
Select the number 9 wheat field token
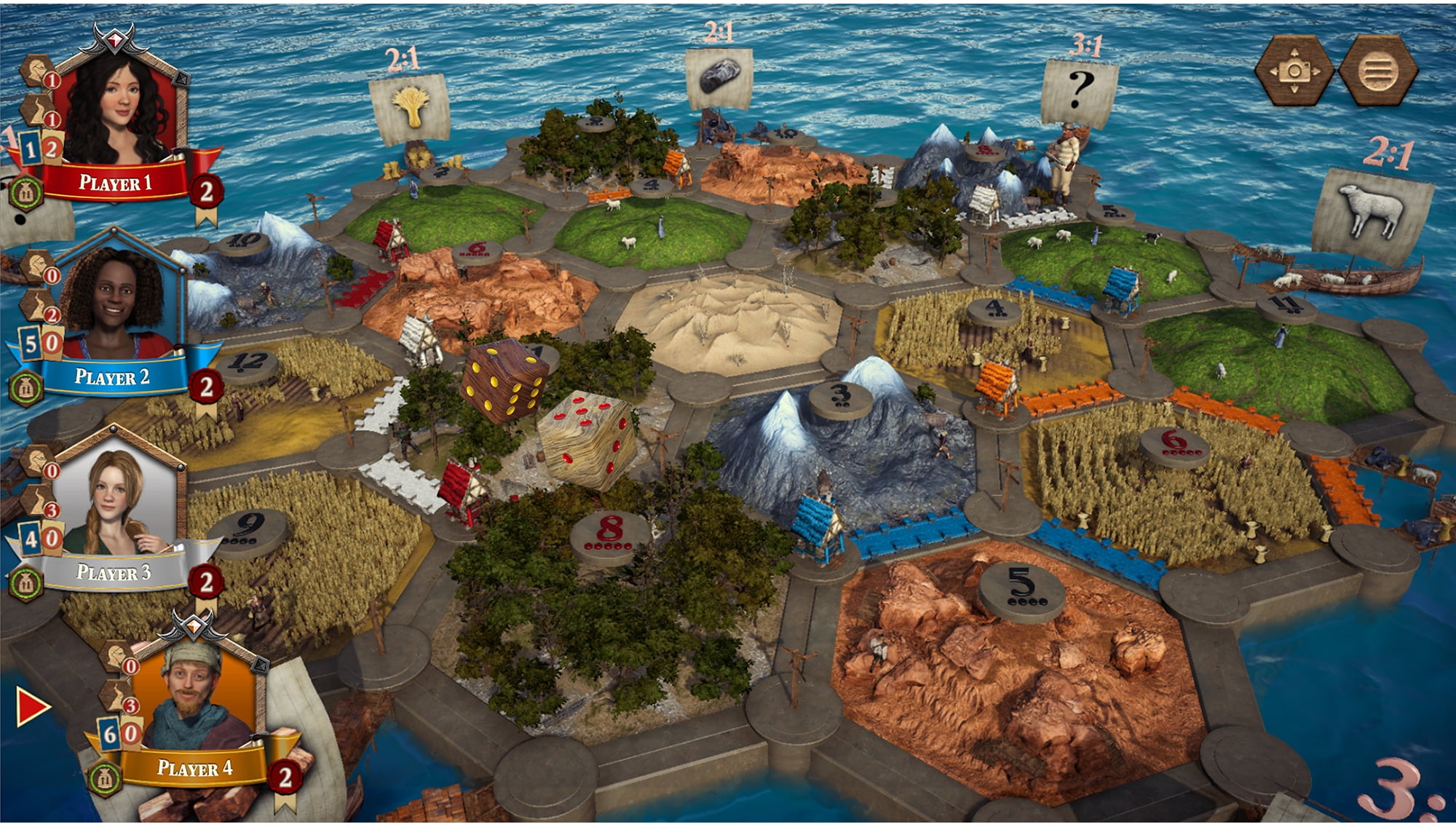248,531
